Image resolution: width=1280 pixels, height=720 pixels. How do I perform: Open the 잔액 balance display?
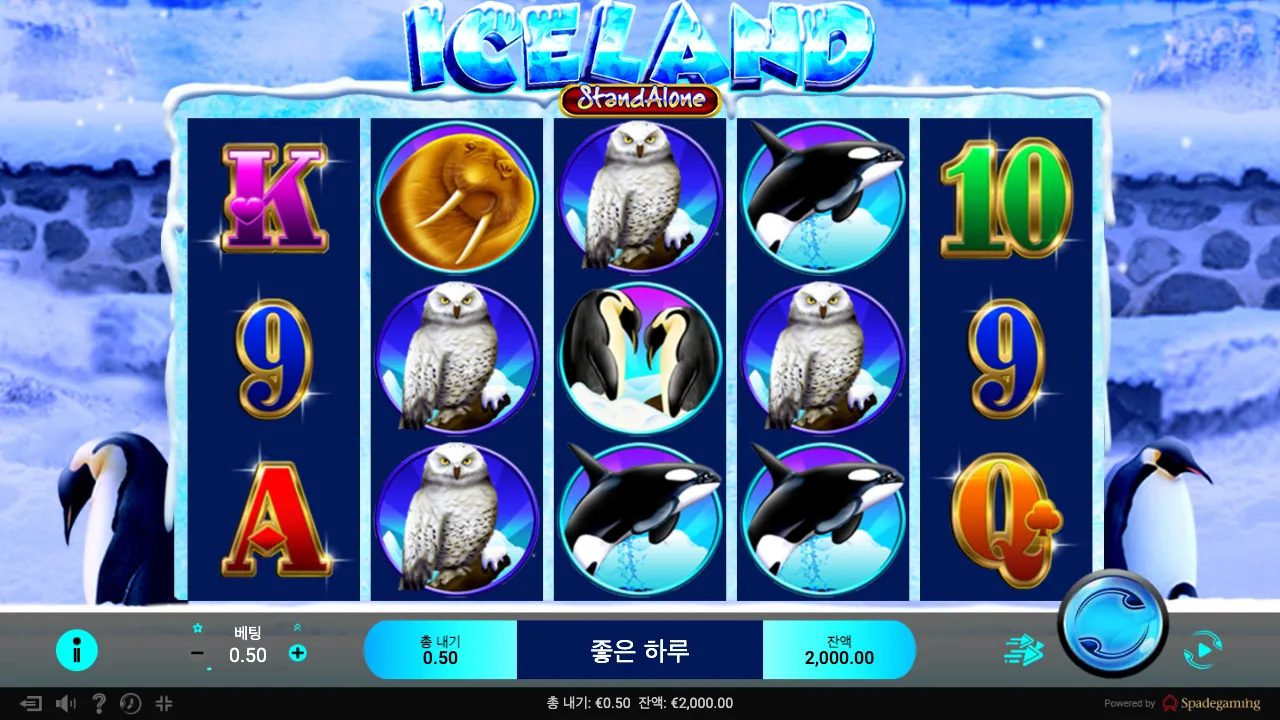pos(840,649)
